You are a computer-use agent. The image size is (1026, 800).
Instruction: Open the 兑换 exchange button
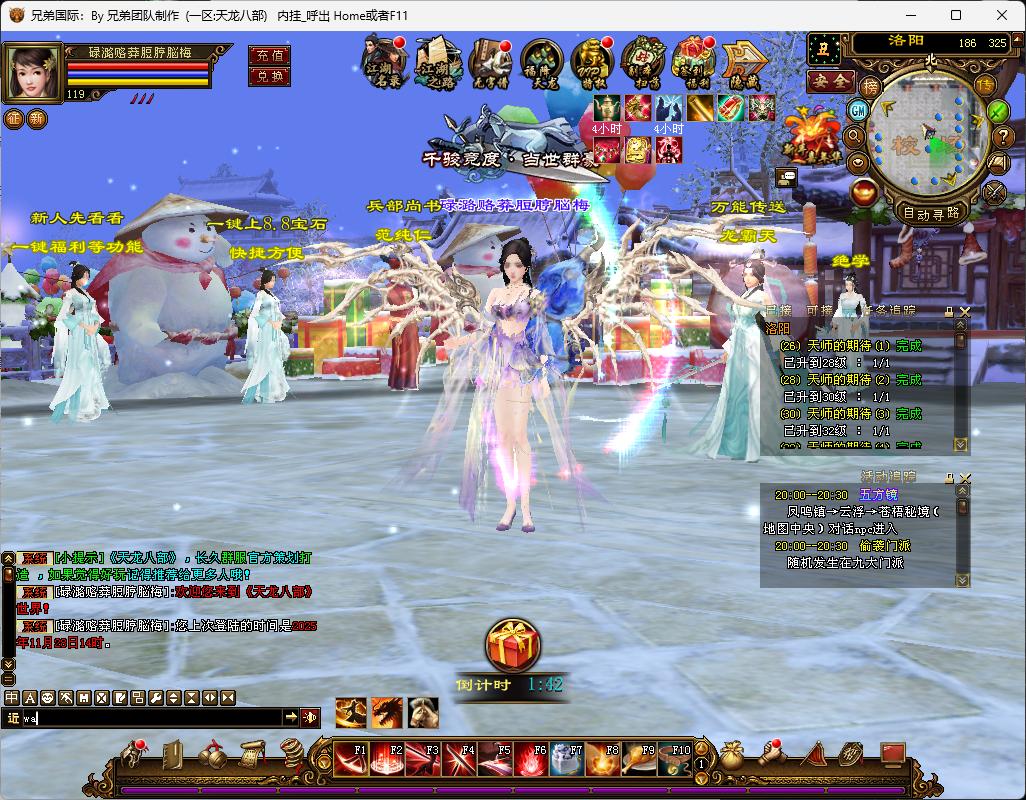tap(269, 76)
